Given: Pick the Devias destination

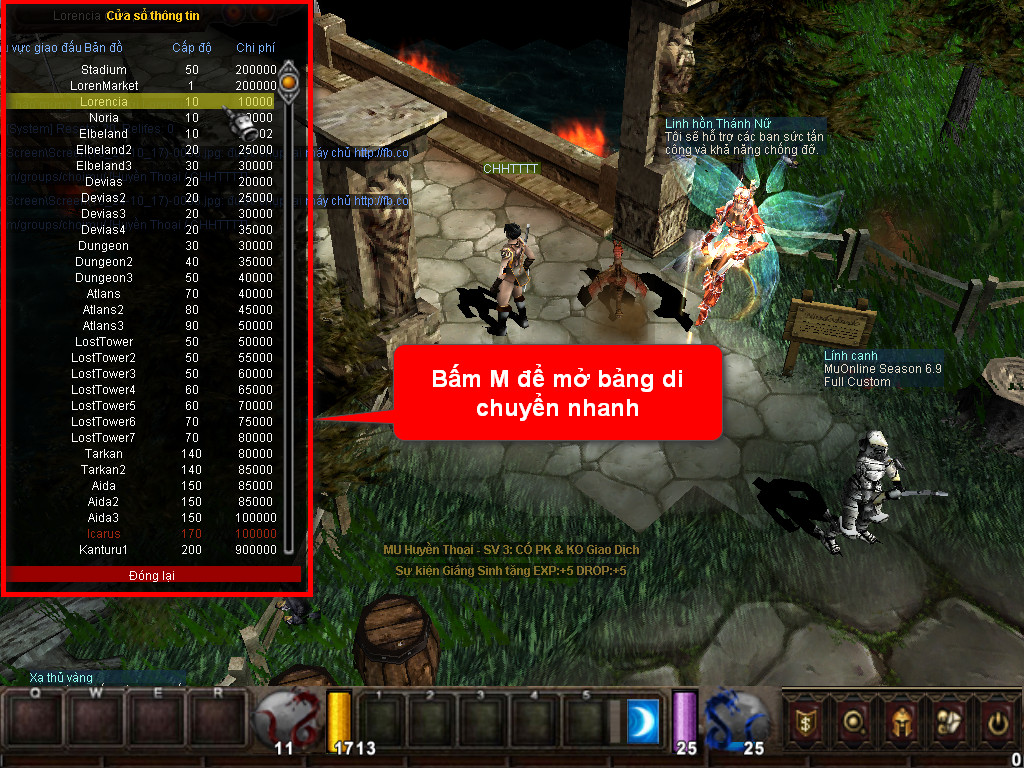Looking at the screenshot, I should pos(104,182).
